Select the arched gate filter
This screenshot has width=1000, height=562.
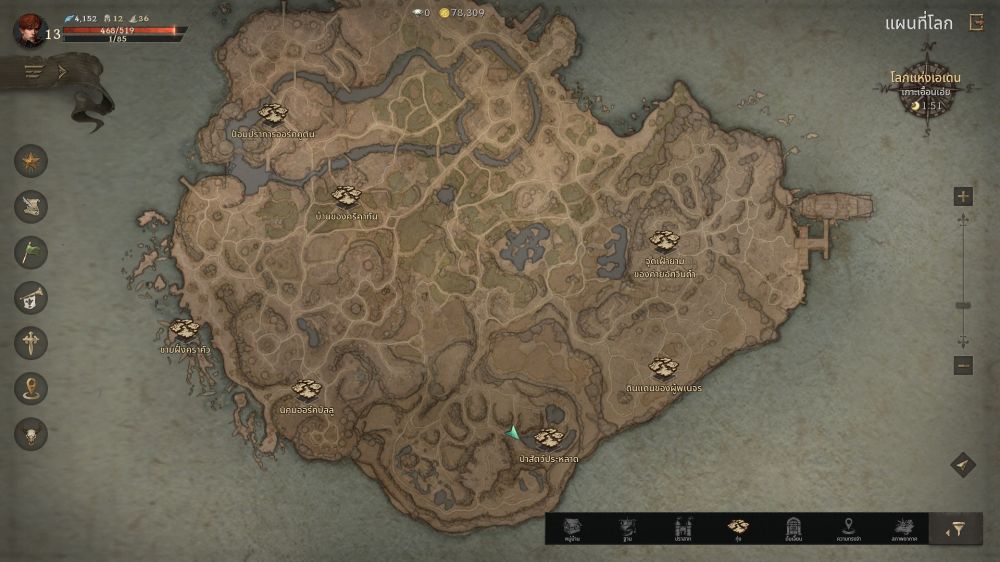[x=794, y=529]
